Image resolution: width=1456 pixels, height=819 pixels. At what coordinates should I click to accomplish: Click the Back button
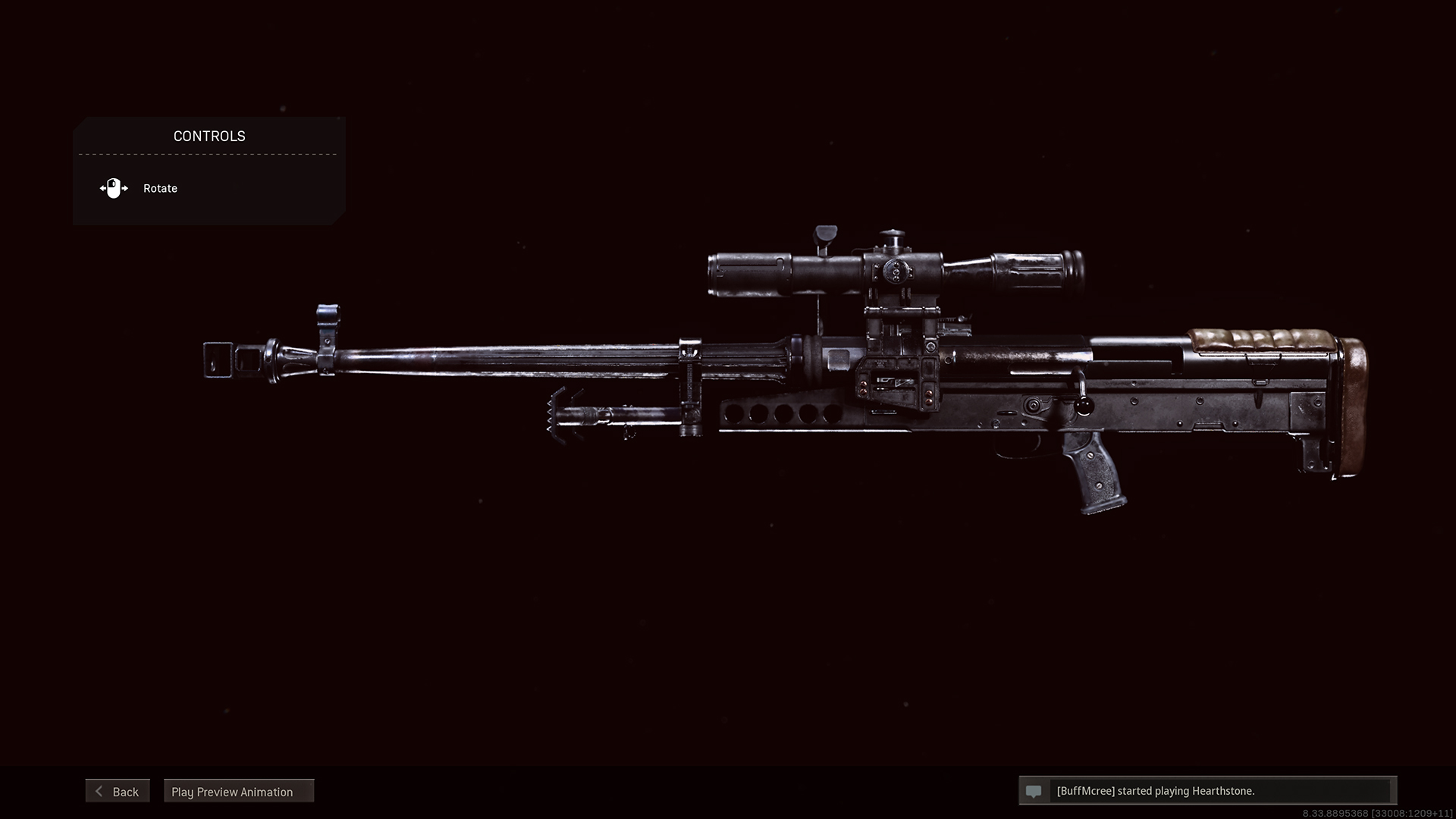click(x=118, y=791)
